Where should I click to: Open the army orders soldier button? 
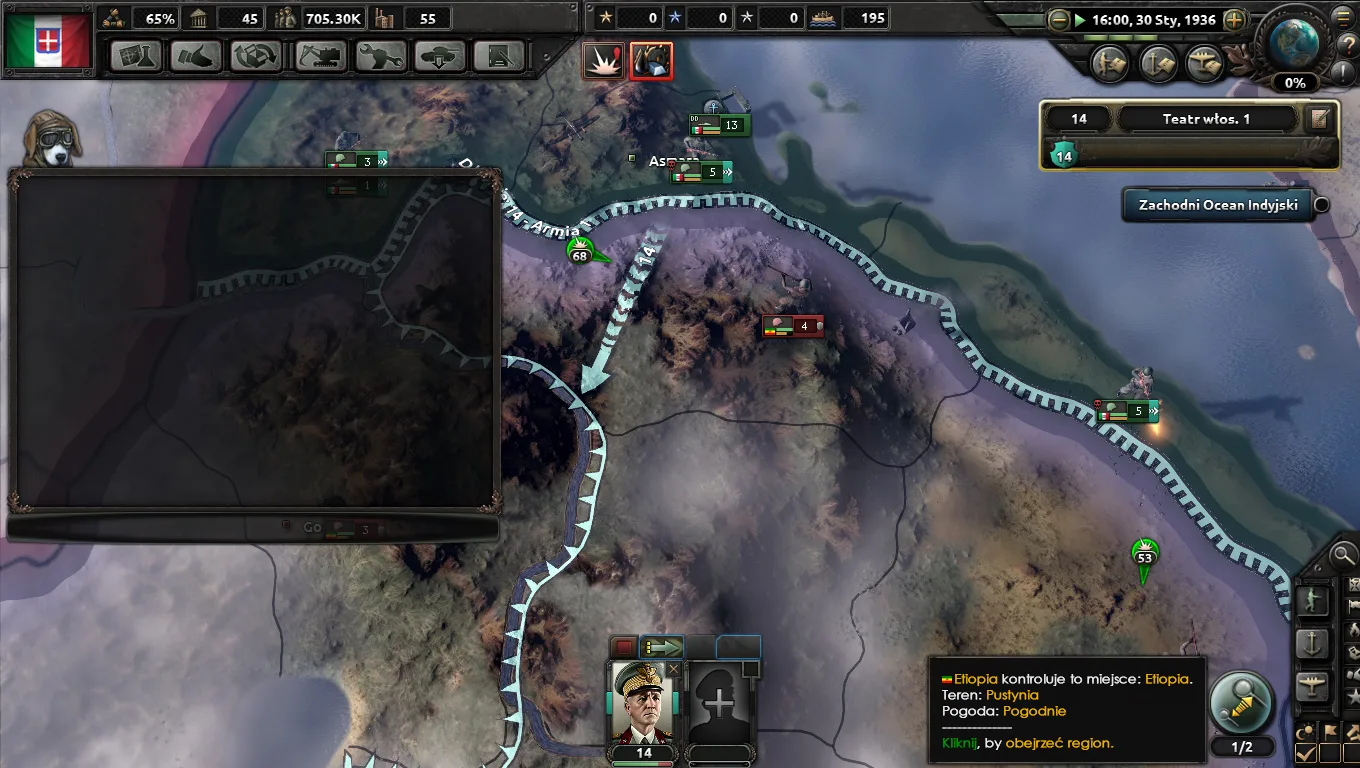1312,600
